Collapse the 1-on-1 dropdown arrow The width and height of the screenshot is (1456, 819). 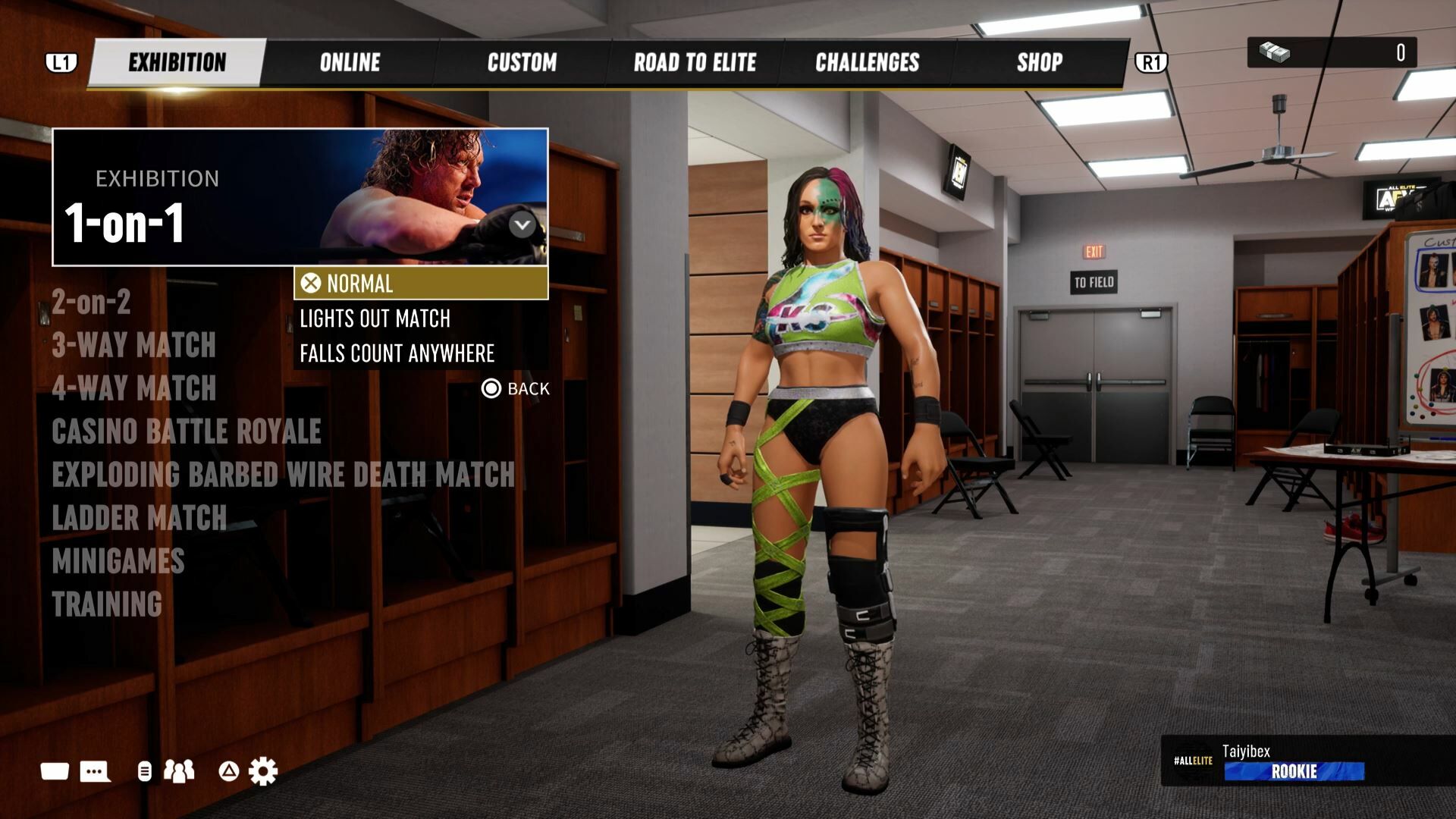pyautogui.click(x=522, y=225)
